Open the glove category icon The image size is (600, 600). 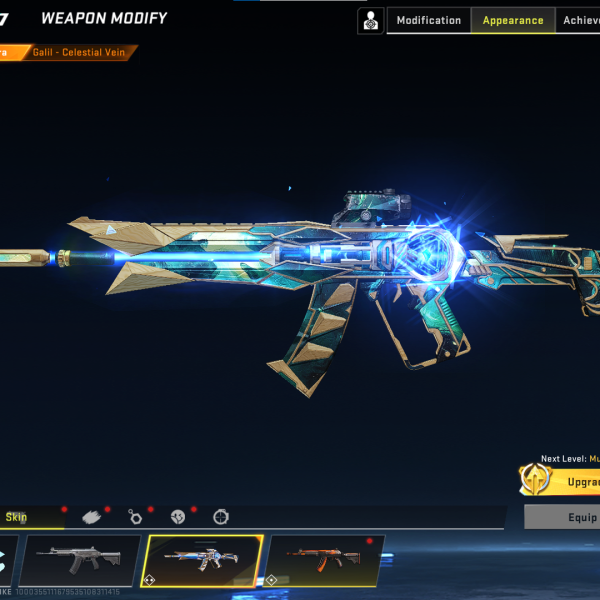93,517
